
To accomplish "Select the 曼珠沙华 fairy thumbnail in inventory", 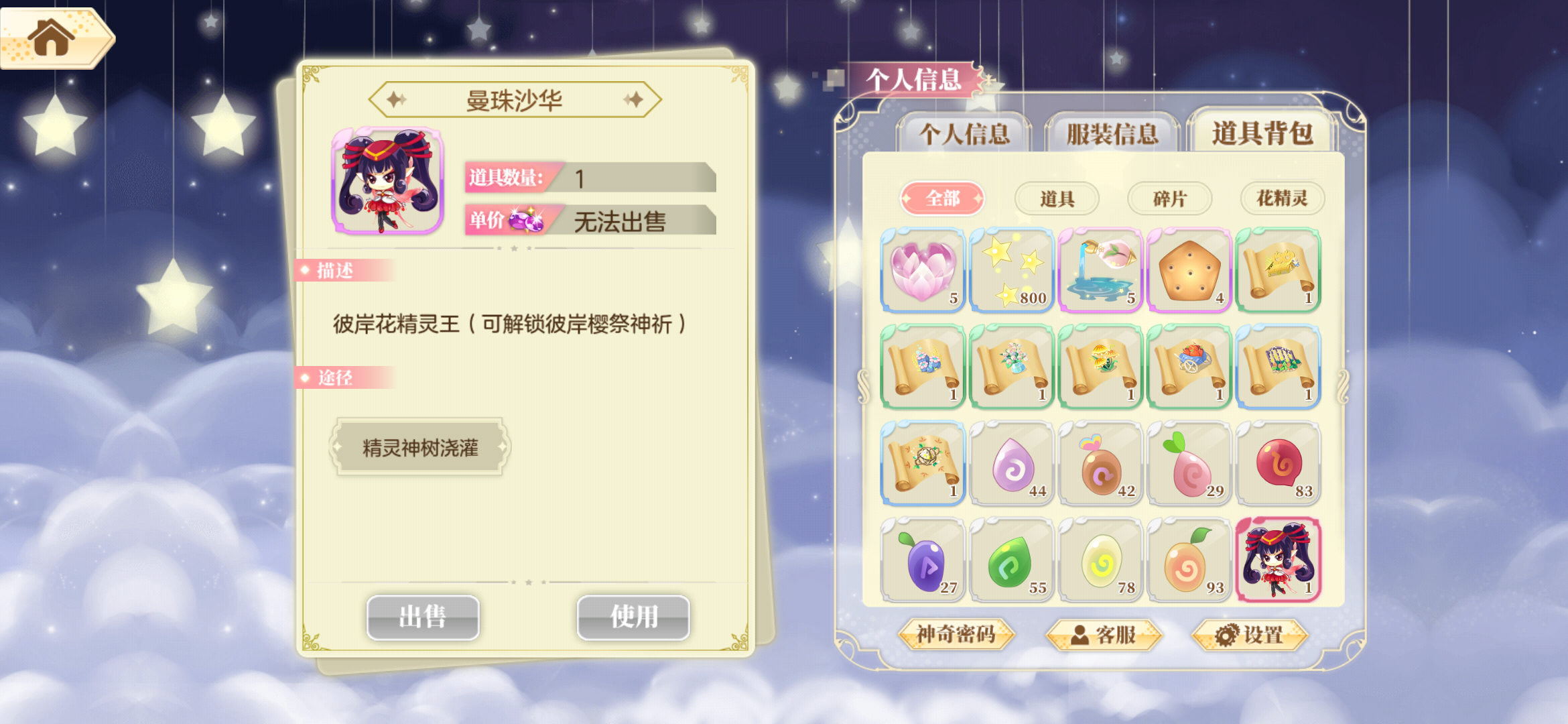I will pos(1279,560).
